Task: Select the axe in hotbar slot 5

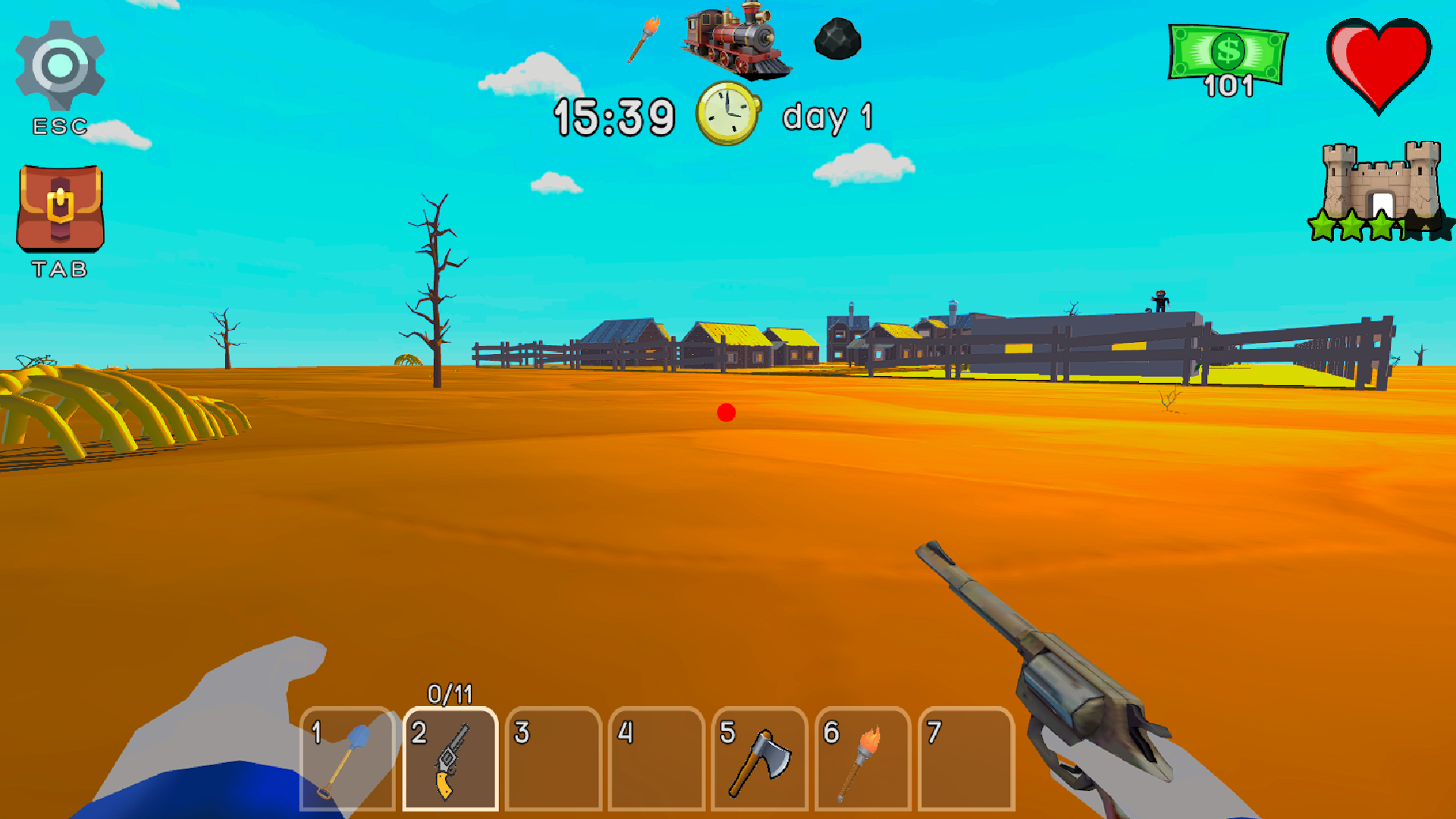Action: tap(758, 758)
